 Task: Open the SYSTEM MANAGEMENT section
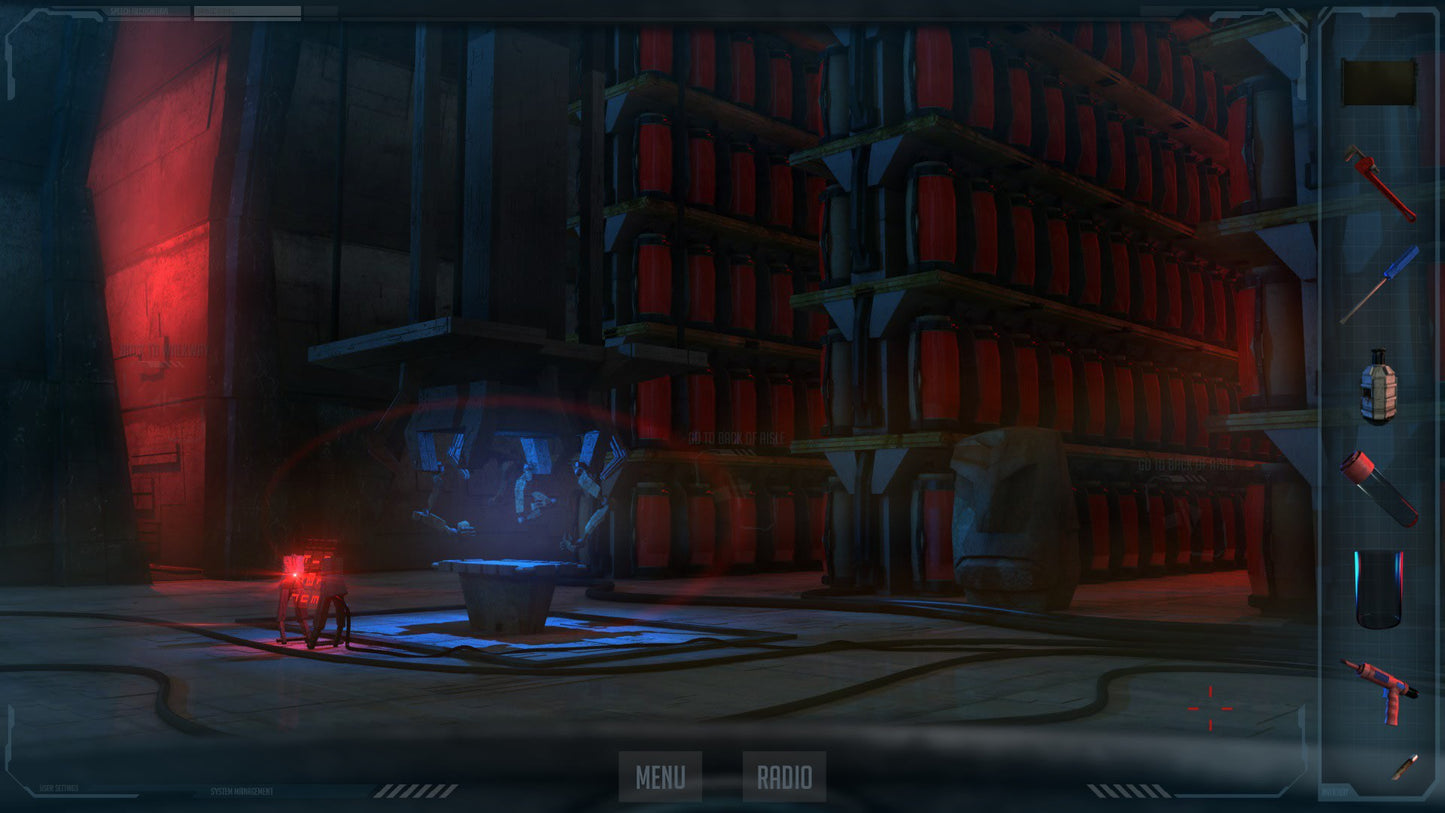coord(240,791)
